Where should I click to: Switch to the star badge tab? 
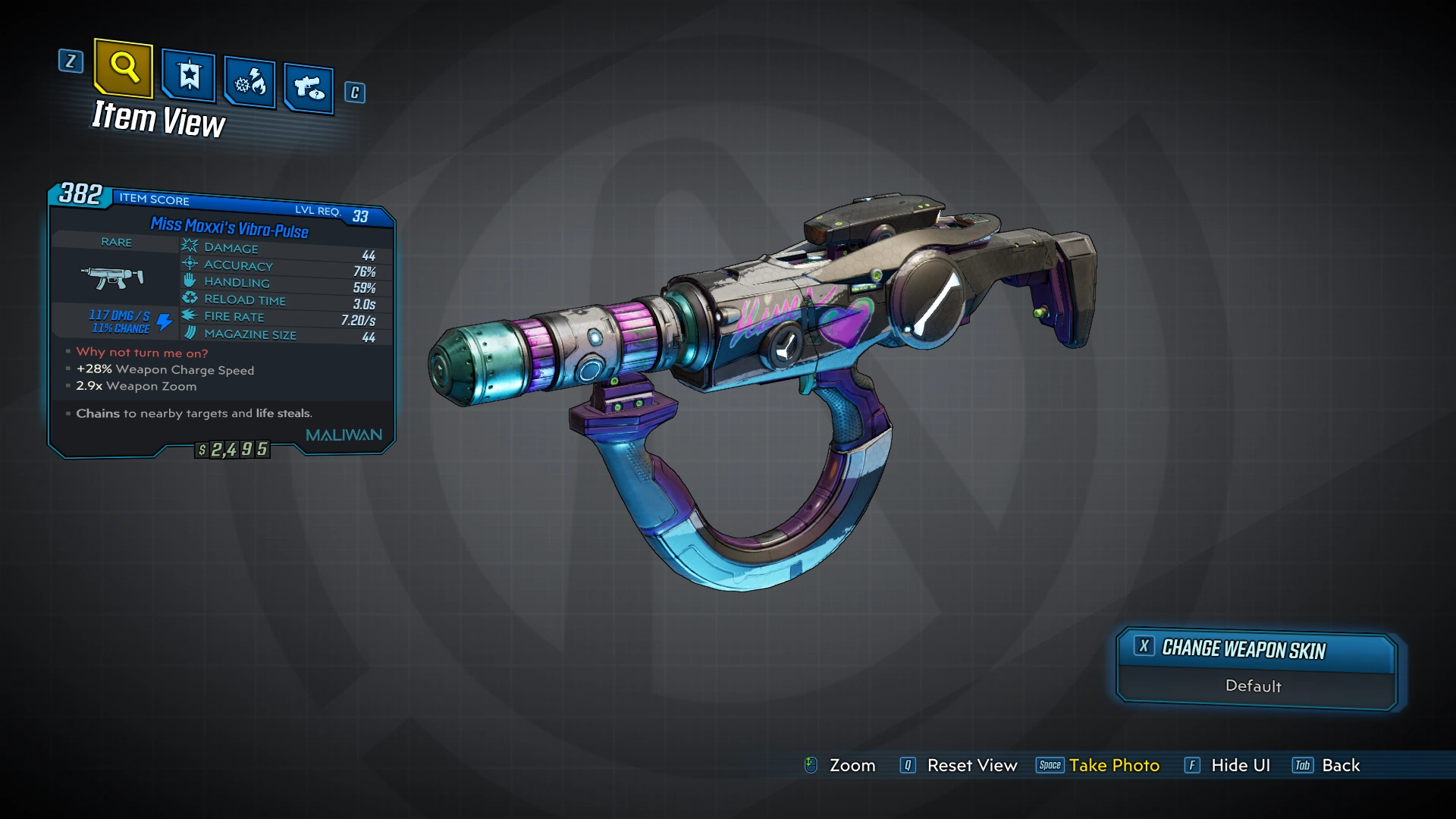point(189,76)
